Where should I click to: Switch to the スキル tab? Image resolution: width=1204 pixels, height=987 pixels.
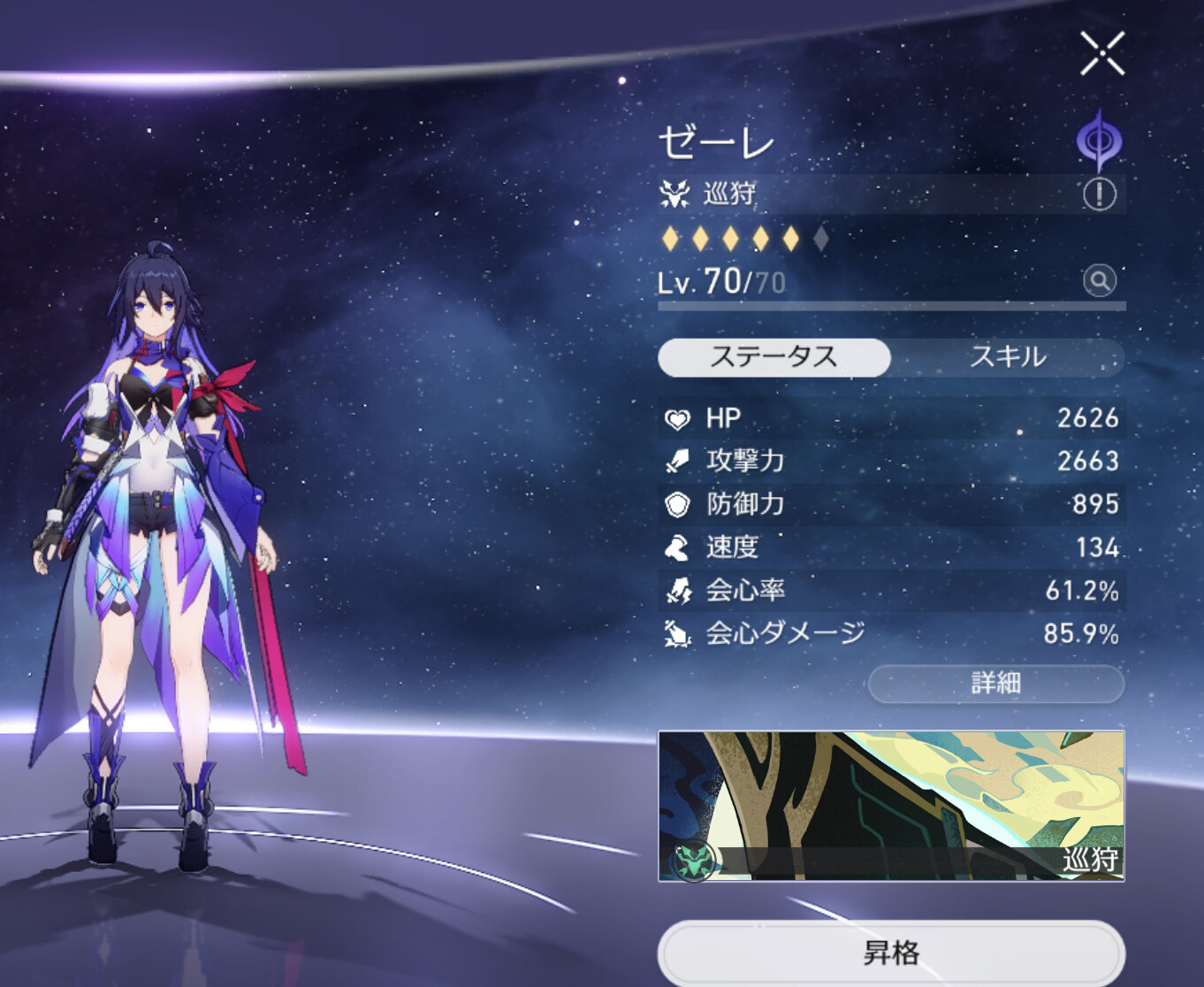pyautogui.click(x=1008, y=357)
